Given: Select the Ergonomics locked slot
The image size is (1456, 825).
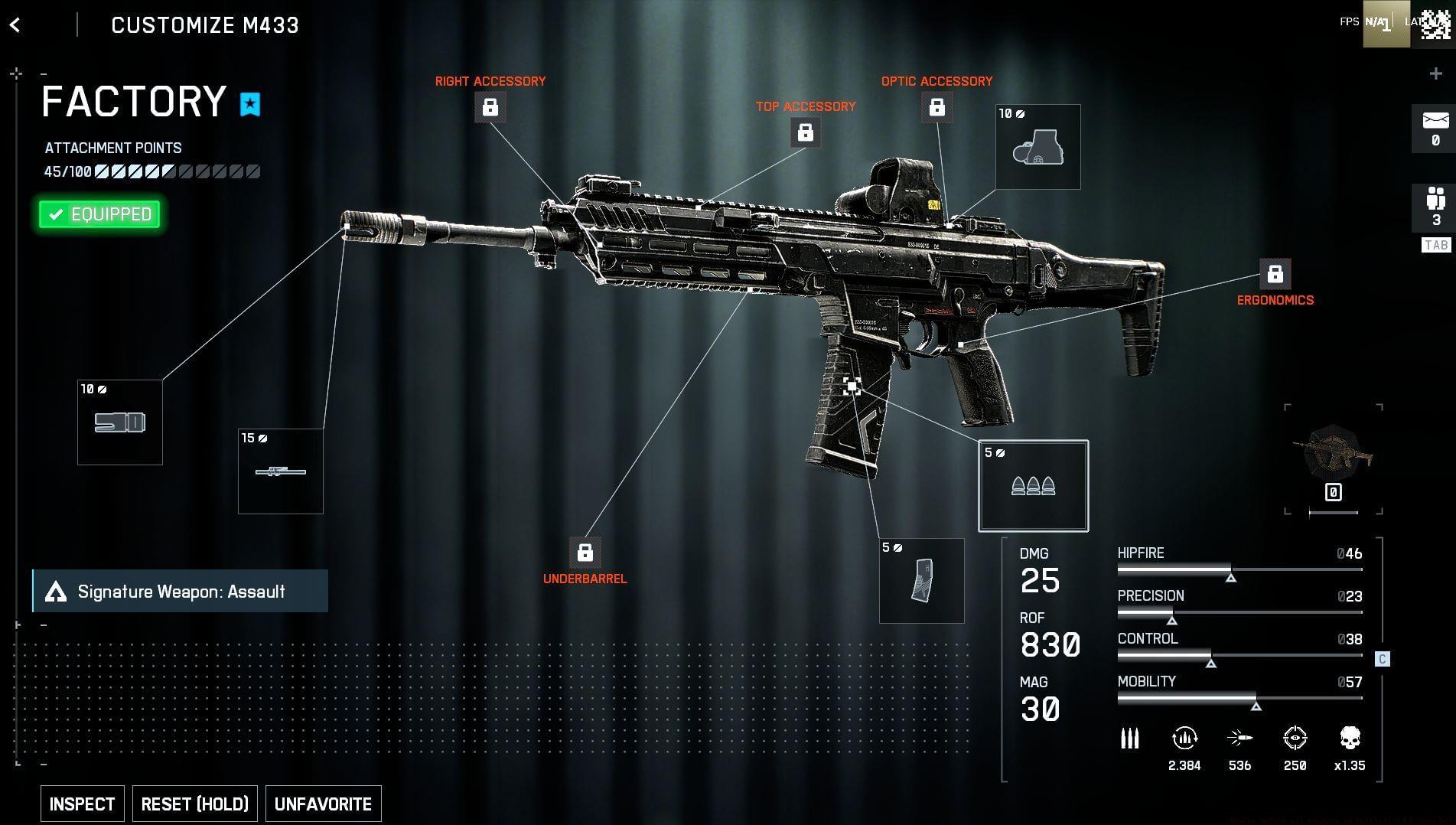Looking at the screenshot, I should pyautogui.click(x=1275, y=273).
